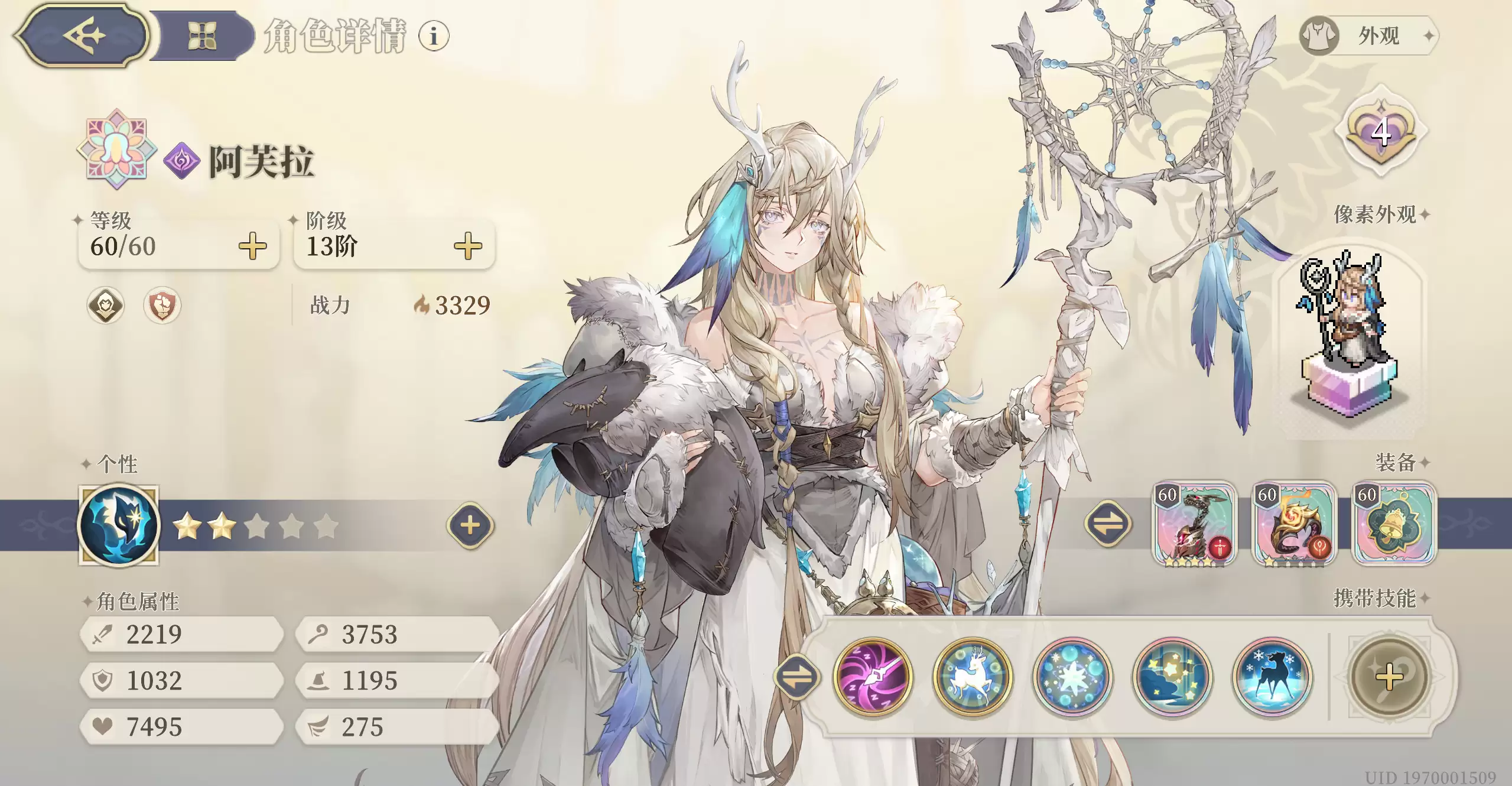
Task: Tap the heart affinity level icon
Action: click(x=1380, y=131)
